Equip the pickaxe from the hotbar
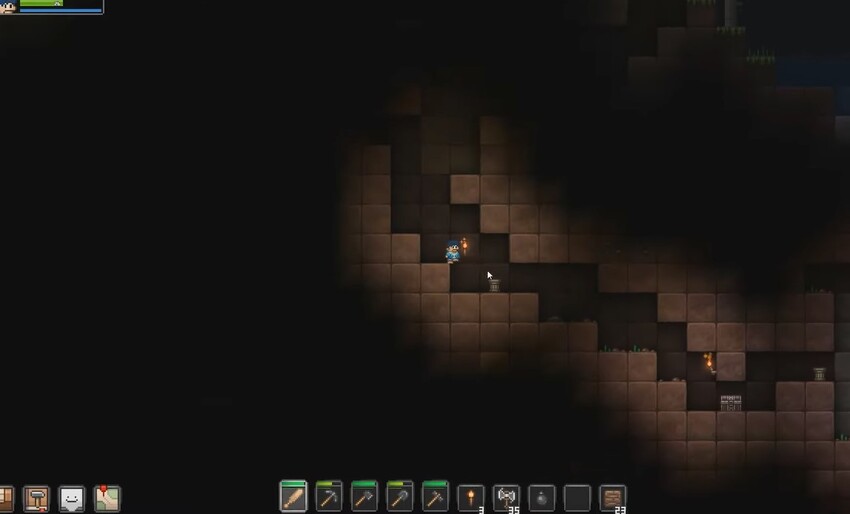This screenshot has height=514, width=850. point(328,496)
